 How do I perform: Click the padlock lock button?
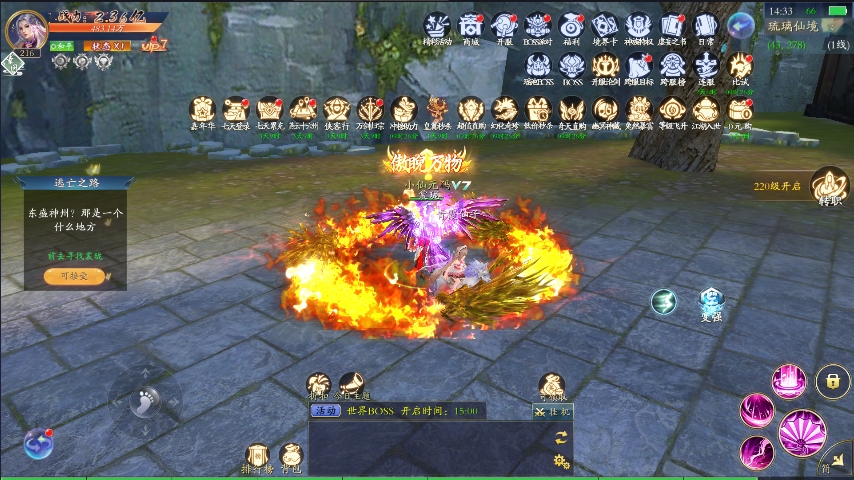point(832,380)
